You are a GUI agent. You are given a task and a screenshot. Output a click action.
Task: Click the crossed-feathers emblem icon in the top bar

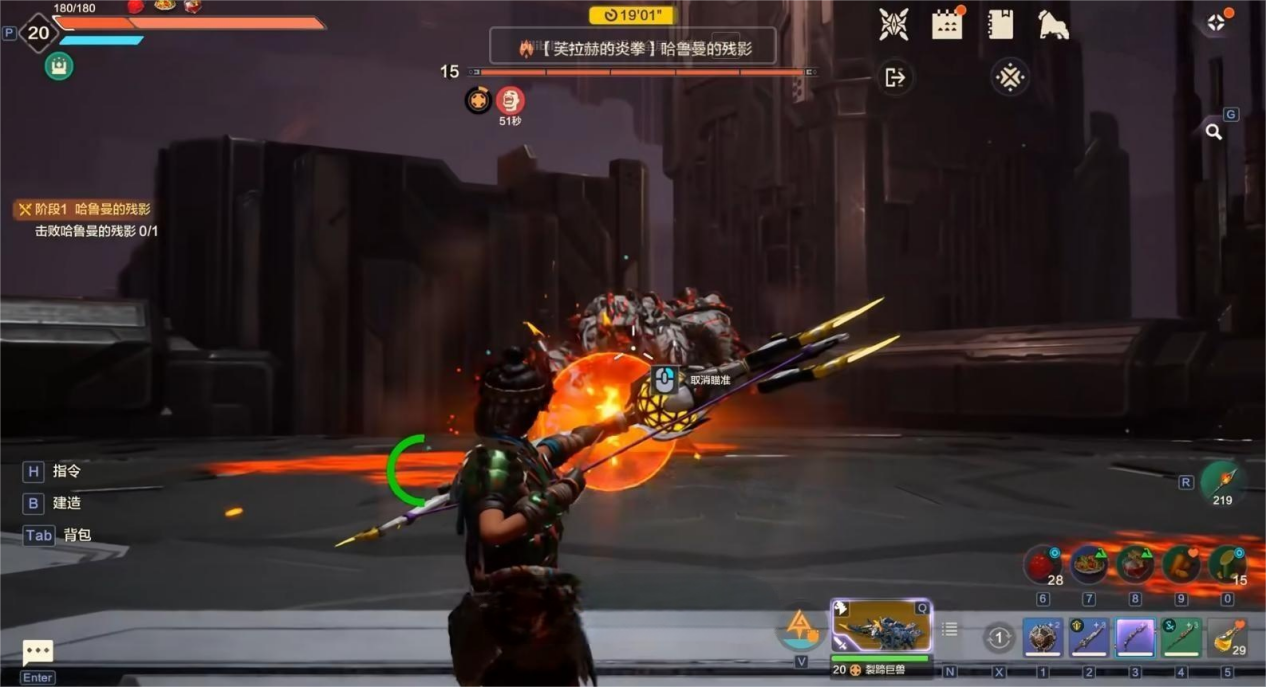893,24
